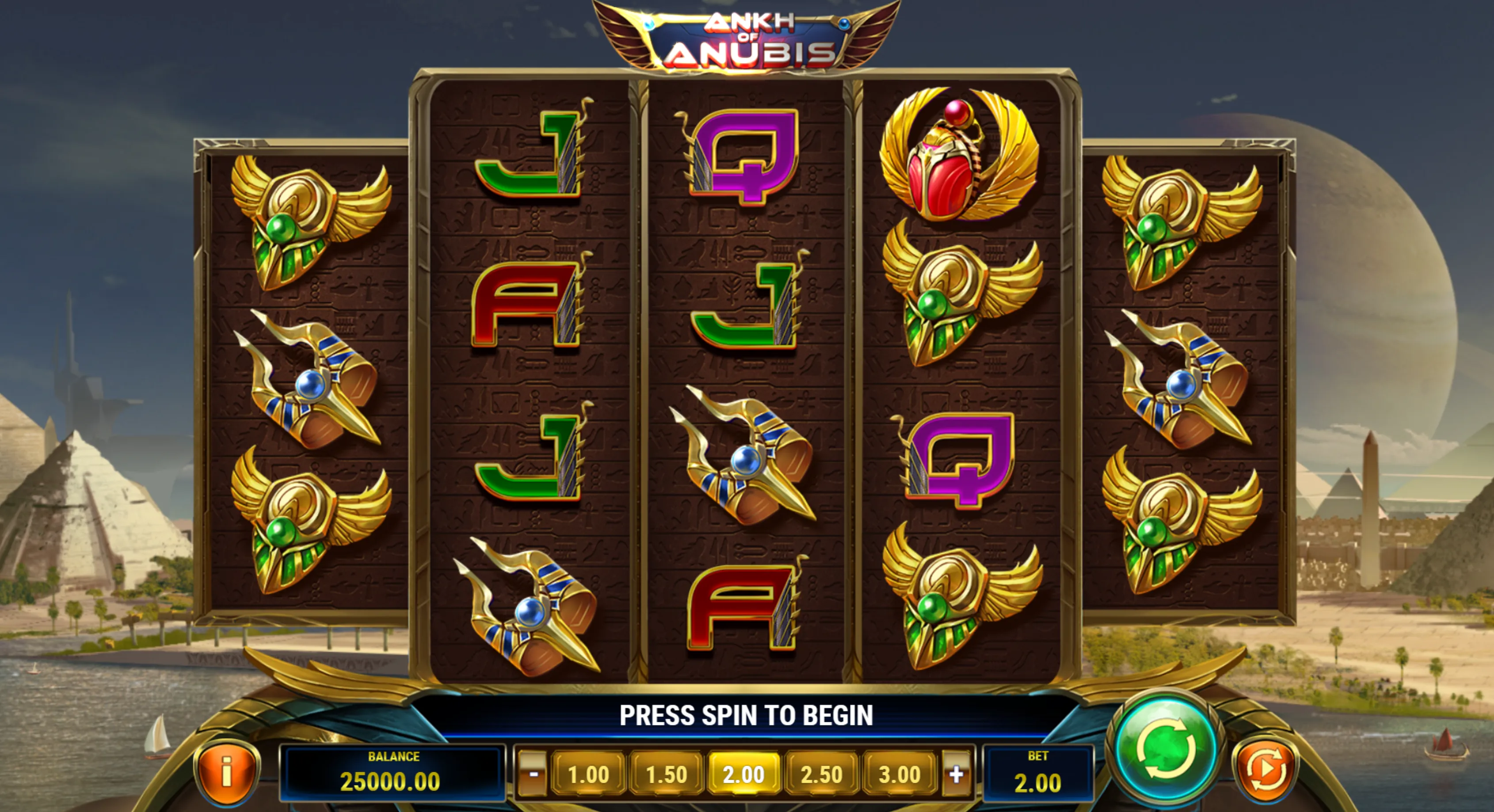
Task: Open the orange info paytable button
Action: (227, 771)
